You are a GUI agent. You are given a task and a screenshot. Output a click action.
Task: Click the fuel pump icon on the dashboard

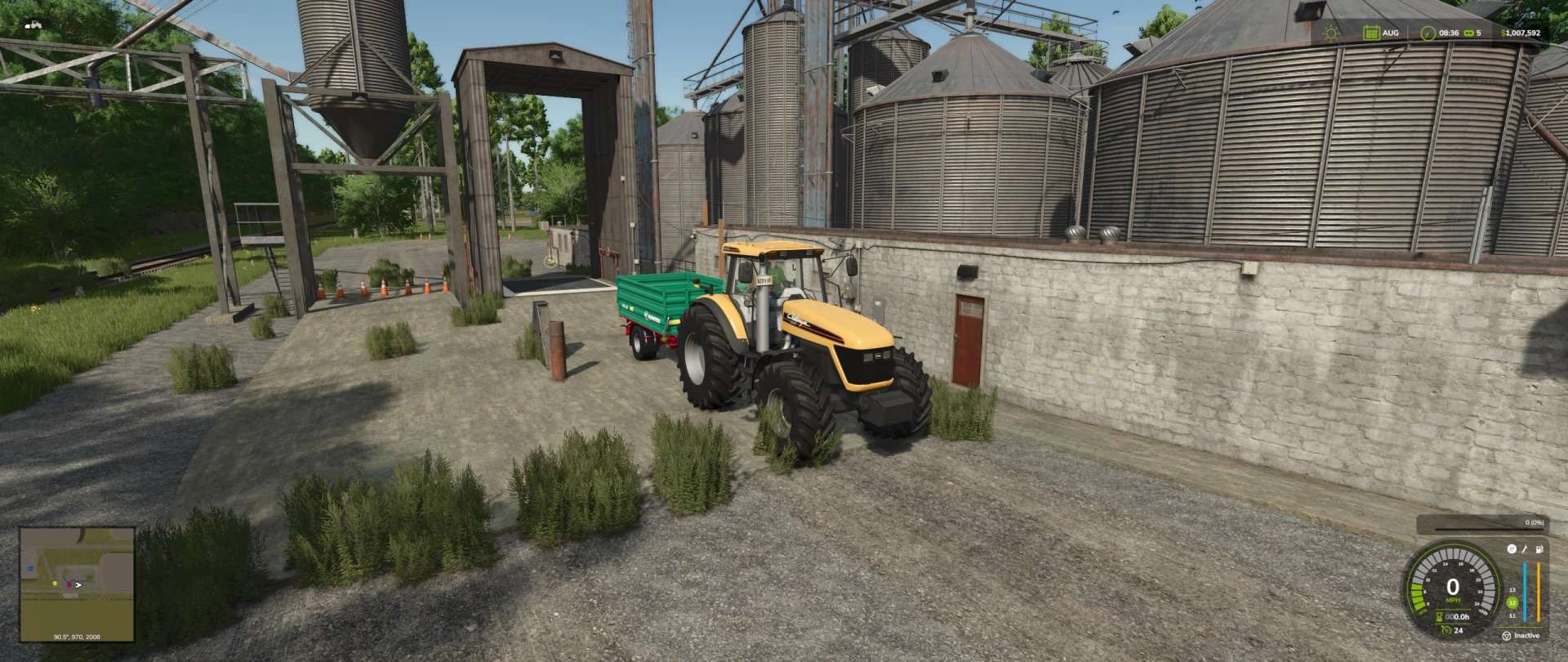(x=1539, y=548)
